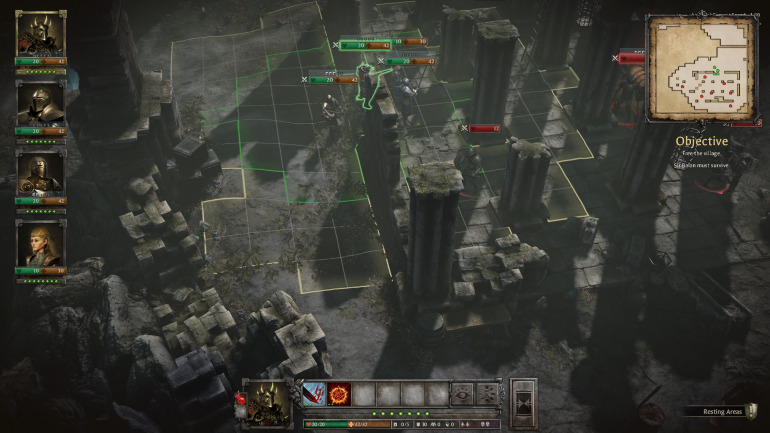Select the horned-helmet knight portrait in party list
Image resolution: width=770 pixels, height=433 pixels.
click(40, 34)
